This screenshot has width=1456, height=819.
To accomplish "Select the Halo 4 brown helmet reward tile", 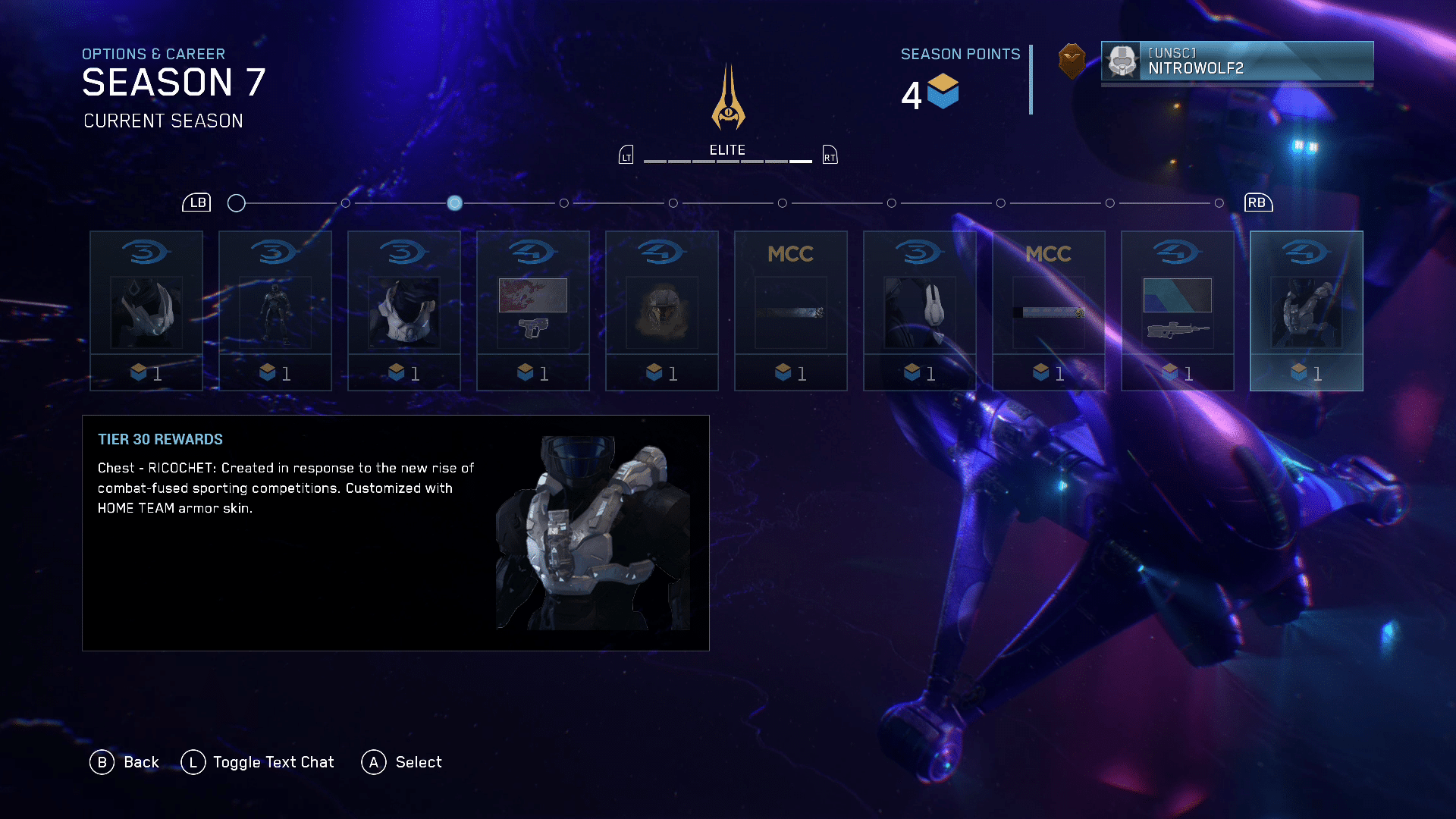I will click(662, 311).
